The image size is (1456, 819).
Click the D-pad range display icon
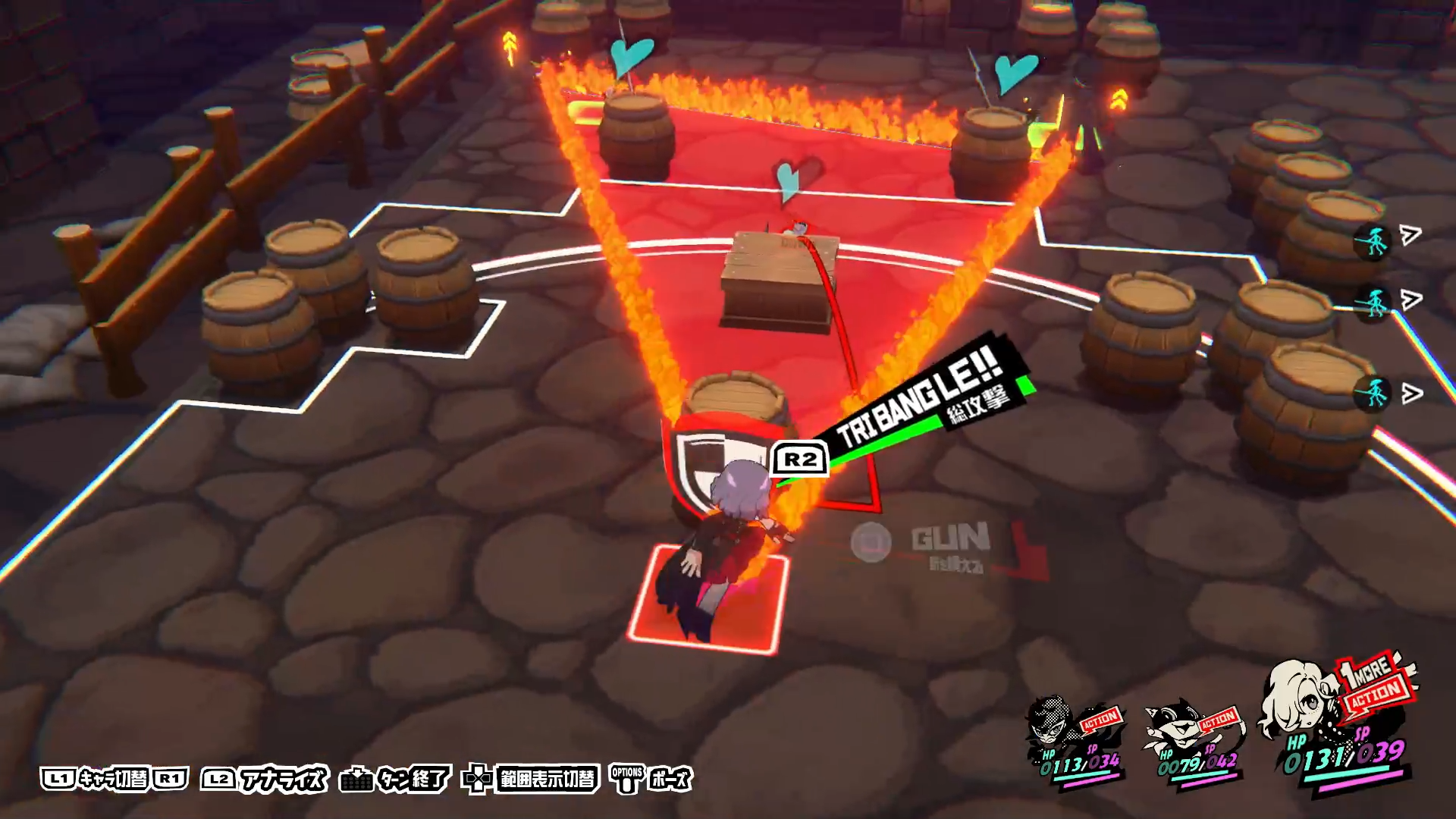point(478,777)
